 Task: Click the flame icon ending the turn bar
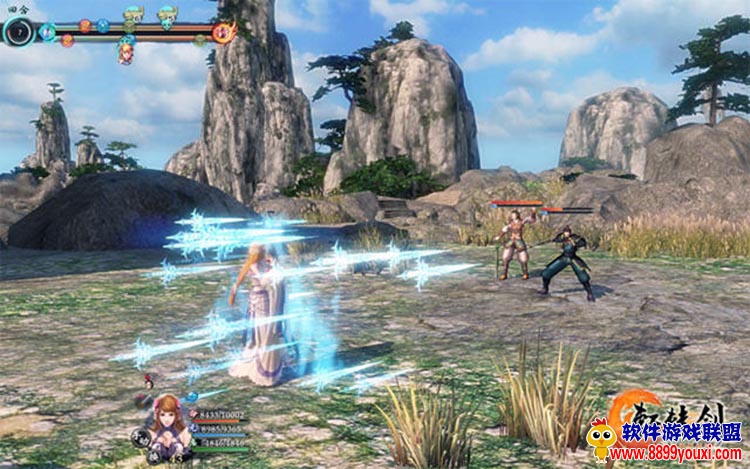[x=224, y=32]
